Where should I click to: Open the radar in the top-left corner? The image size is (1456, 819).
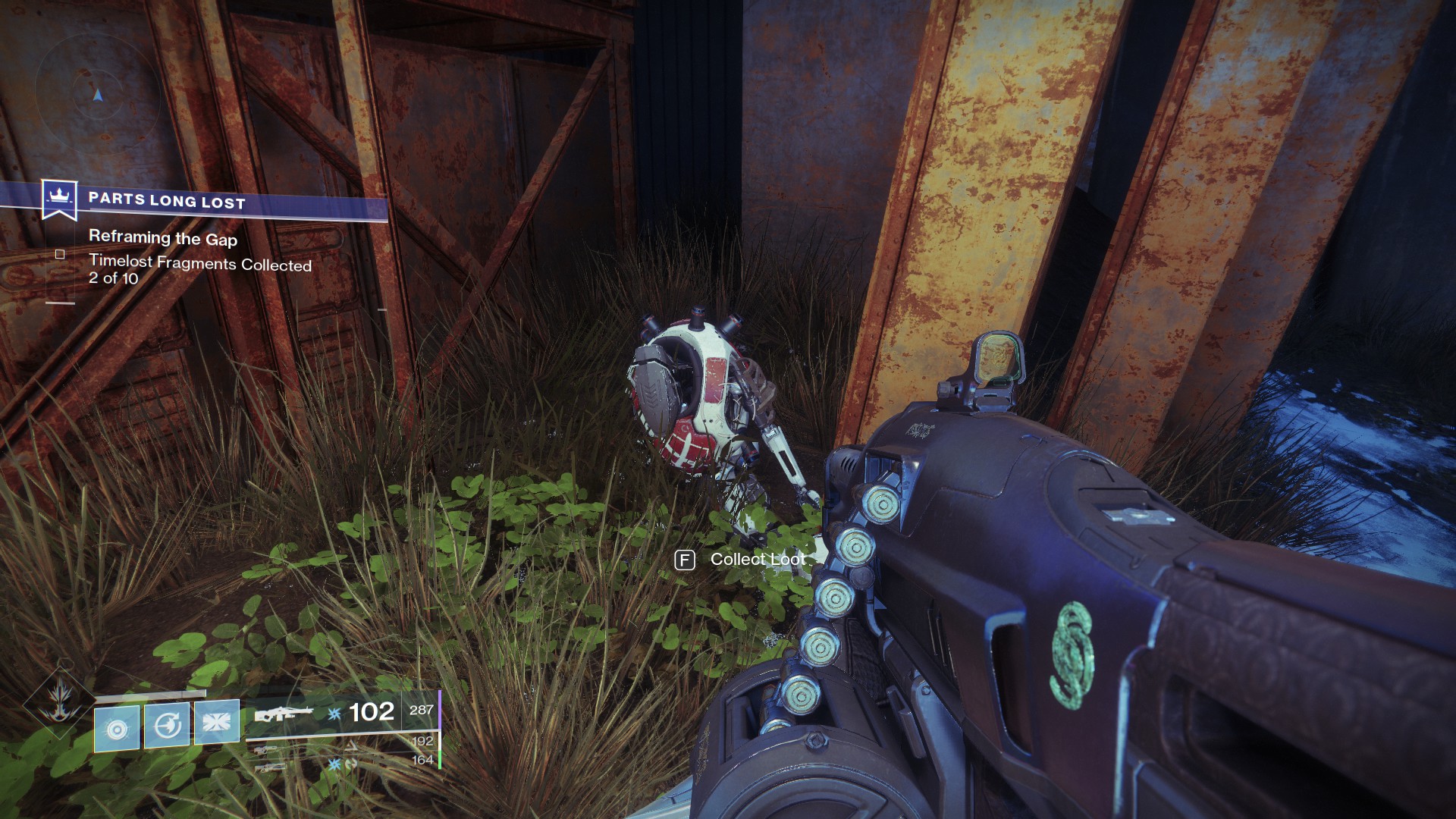click(96, 95)
